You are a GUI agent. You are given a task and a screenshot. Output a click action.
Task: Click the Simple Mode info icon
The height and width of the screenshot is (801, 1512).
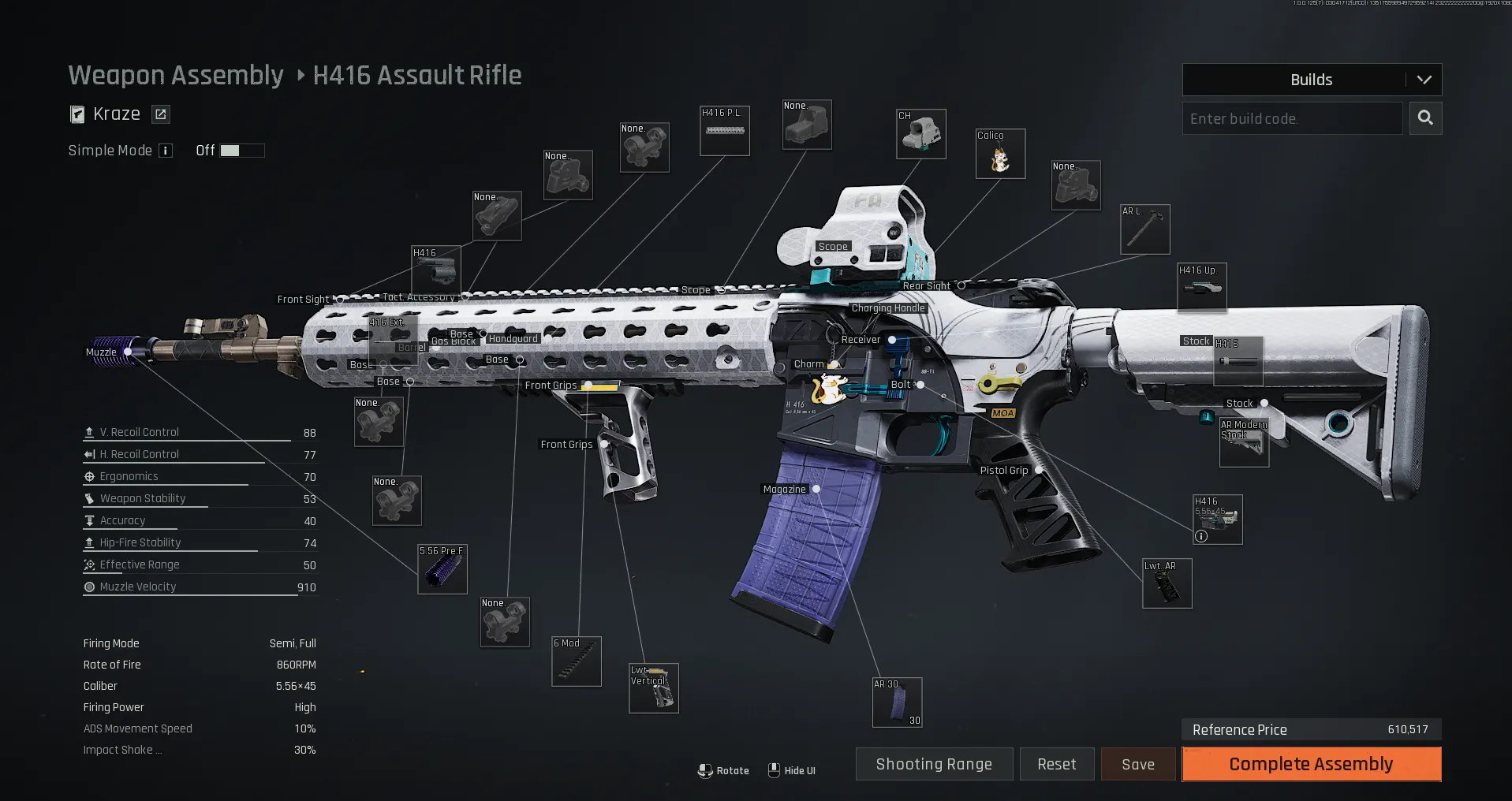pyautogui.click(x=166, y=151)
